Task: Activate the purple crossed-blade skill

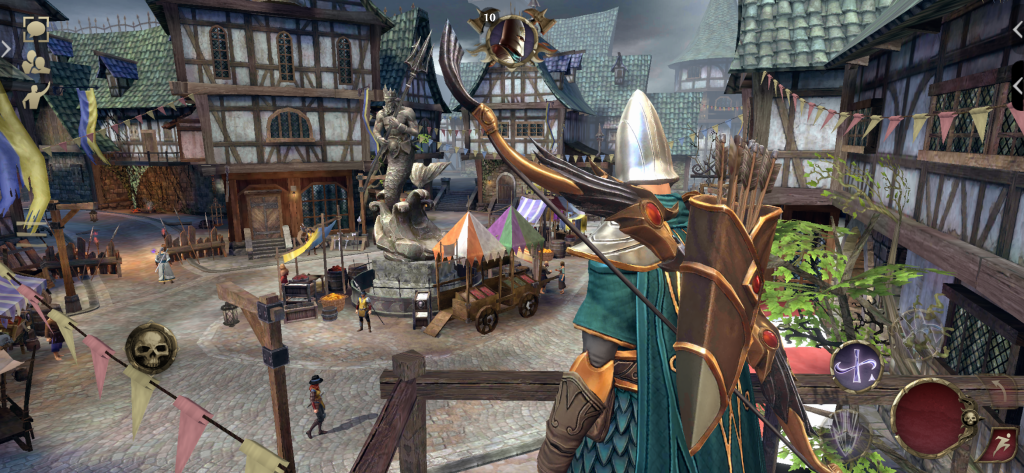Action: click(x=856, y=366)
